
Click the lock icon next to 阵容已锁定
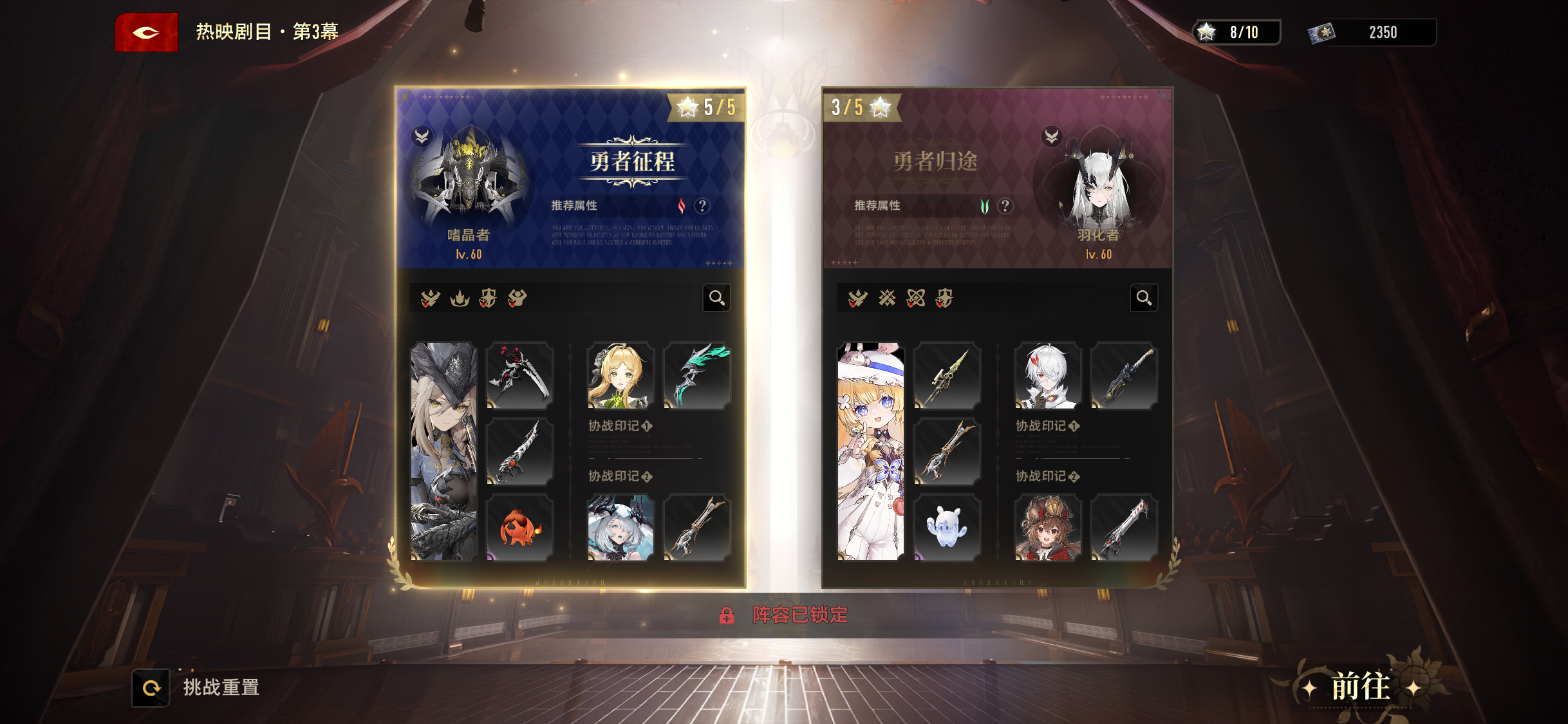click(x=727, y=615)
